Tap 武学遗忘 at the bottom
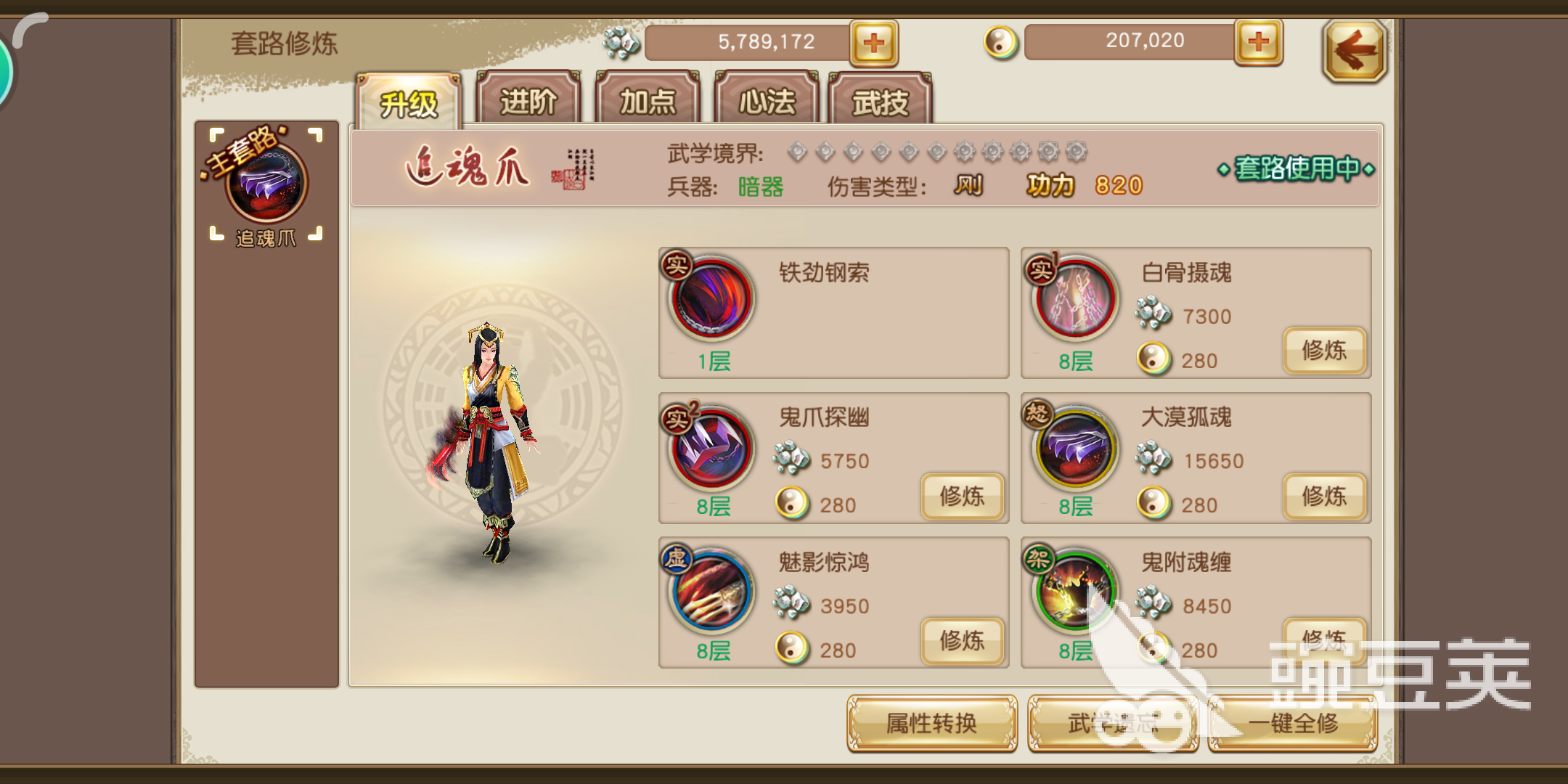This screenshot has width=1568, height=784. 1113,724
